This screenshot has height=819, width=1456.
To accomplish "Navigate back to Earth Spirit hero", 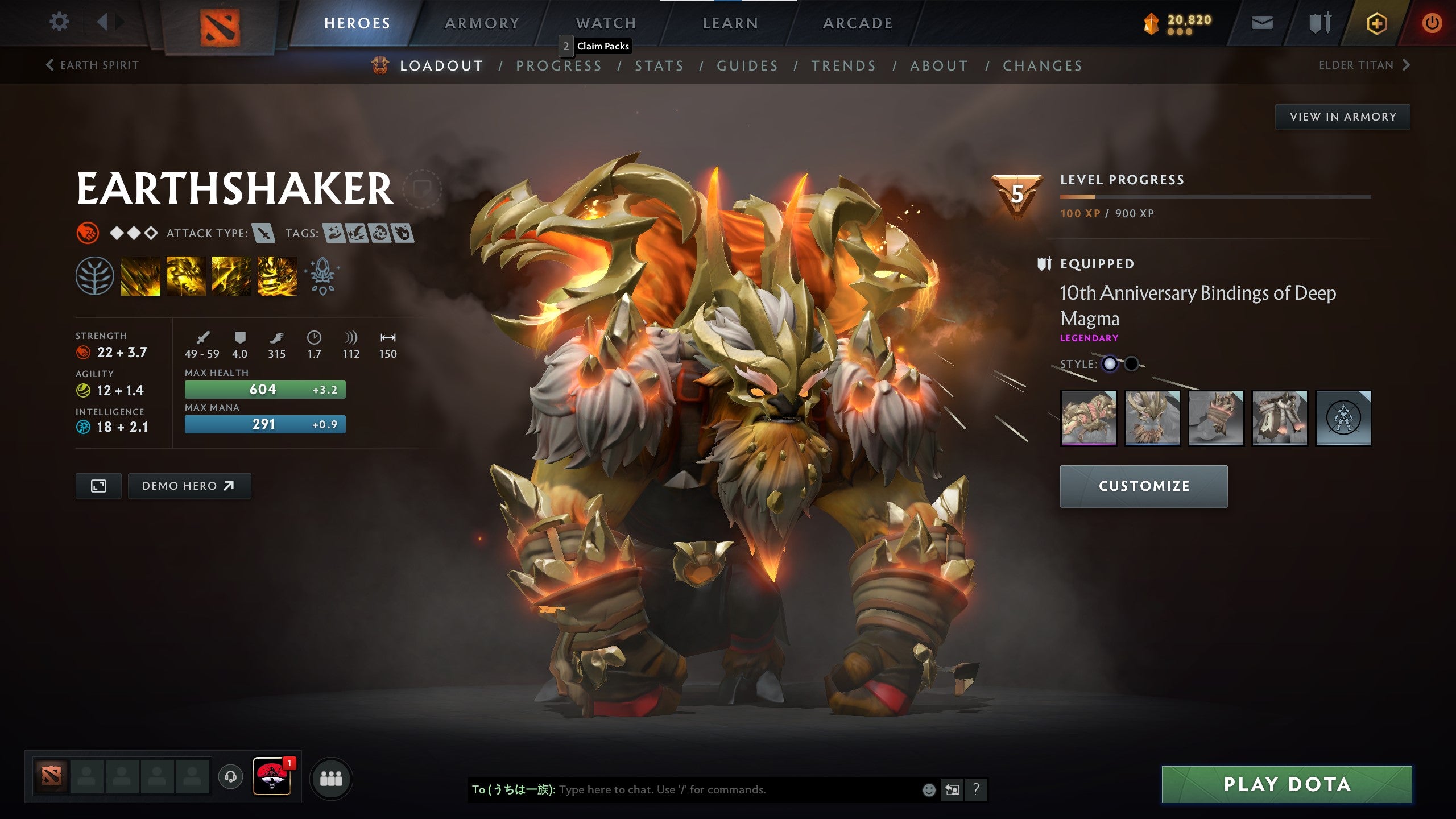I will point(93,65).
